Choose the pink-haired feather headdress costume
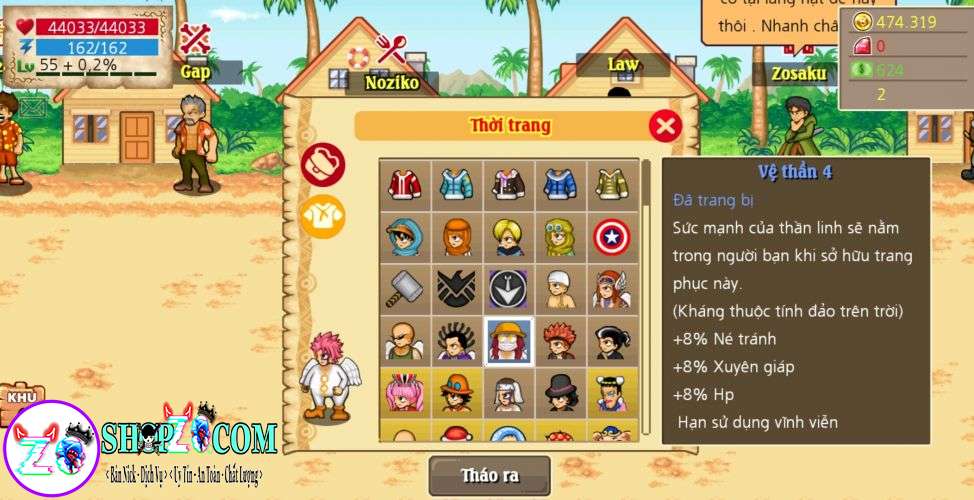This screenshot has width=974, height=500. point(404,393)
